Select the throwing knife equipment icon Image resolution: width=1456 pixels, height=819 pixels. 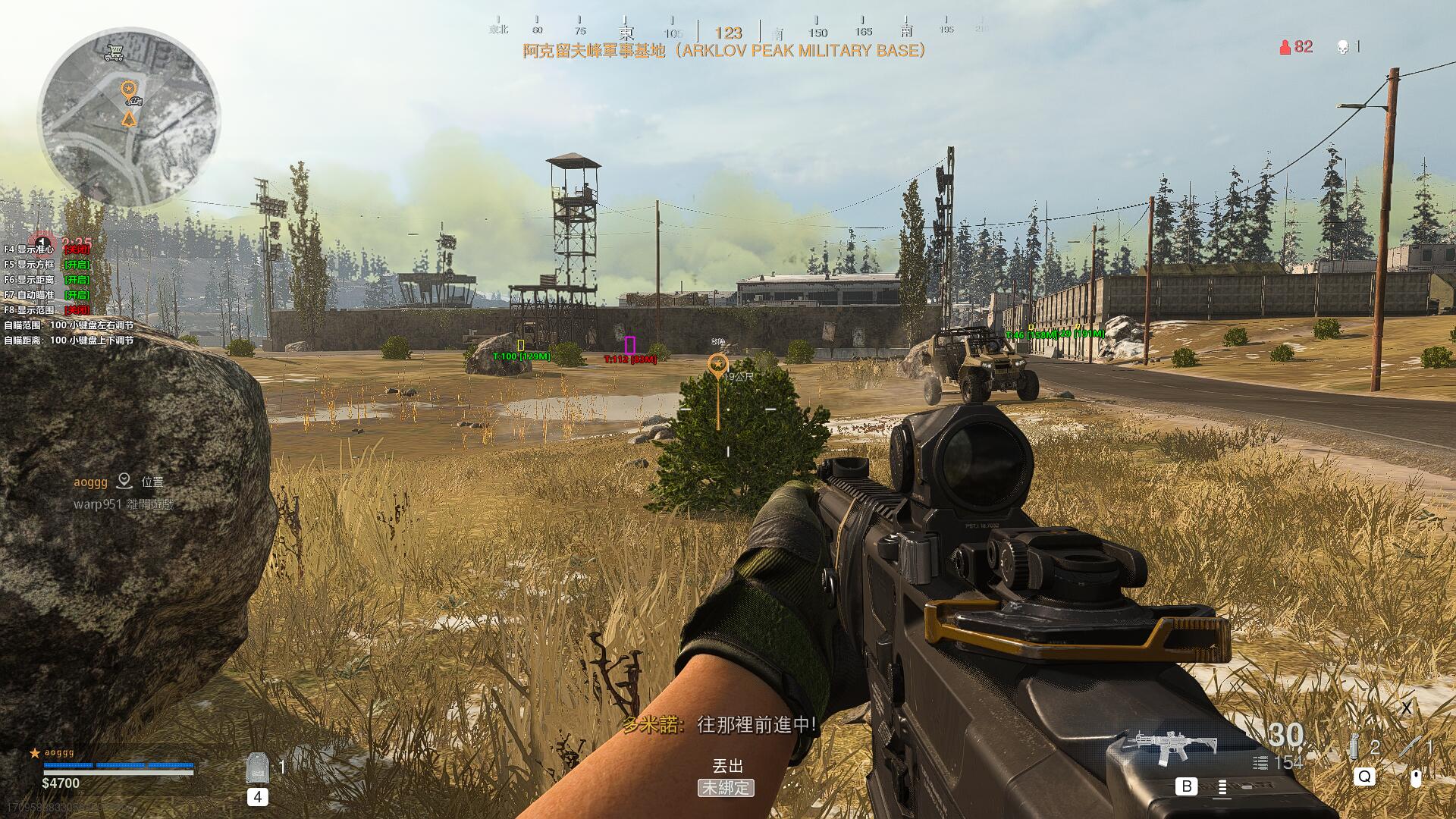coord(1409,747)
